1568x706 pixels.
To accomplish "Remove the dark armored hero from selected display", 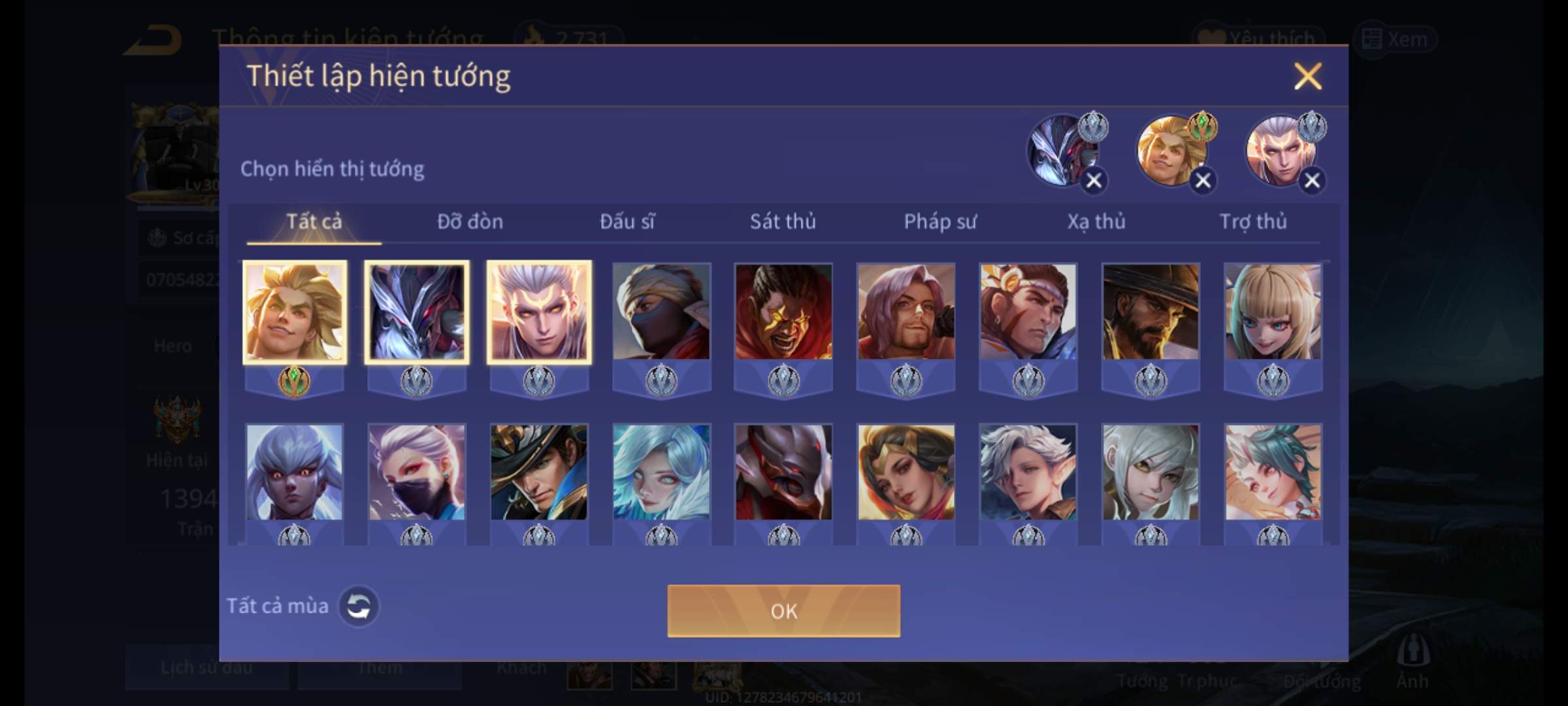I will (1094, 180).
